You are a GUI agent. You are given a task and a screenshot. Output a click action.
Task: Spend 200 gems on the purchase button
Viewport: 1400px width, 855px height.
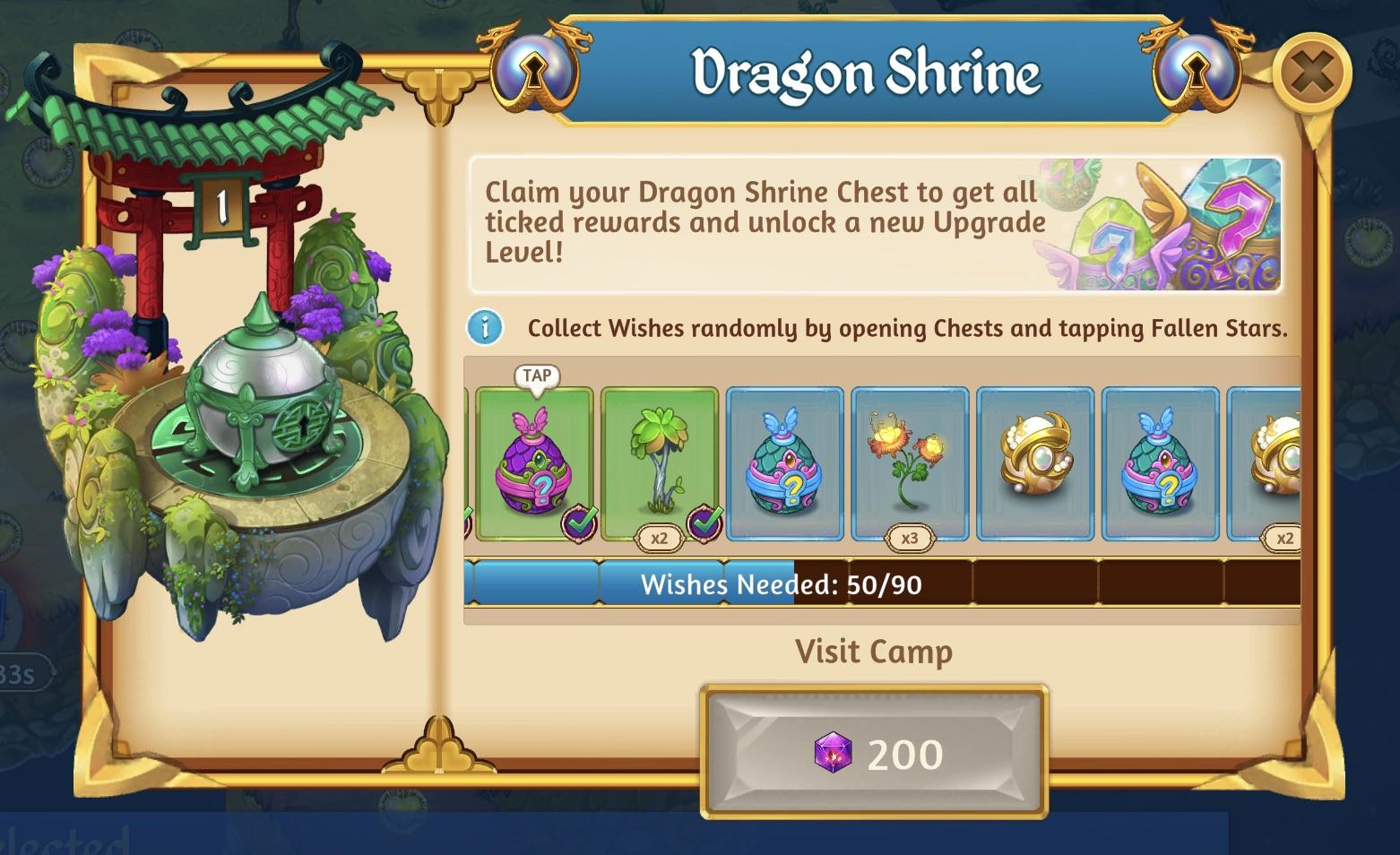point(874,753)
